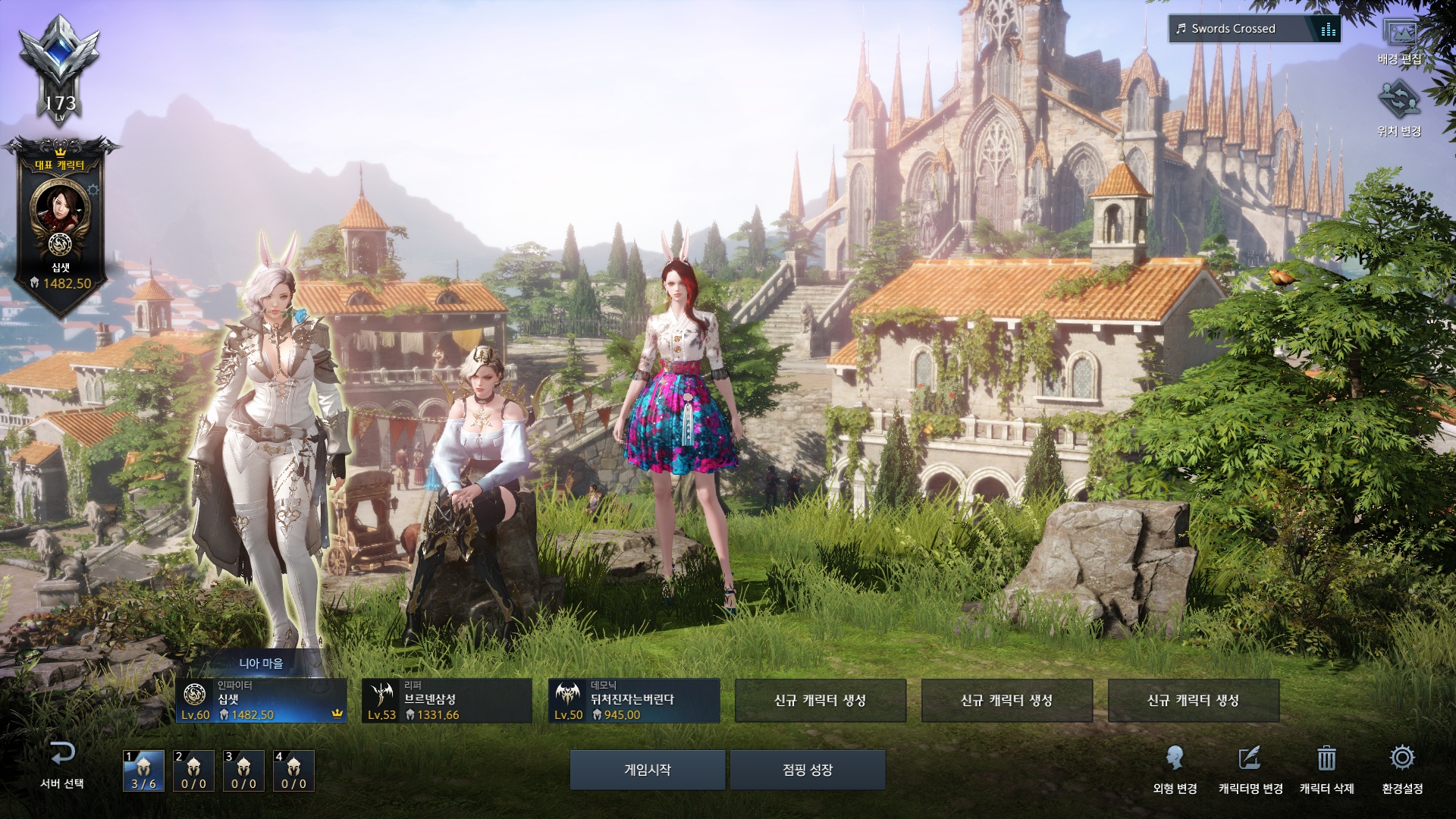Pick the 뒤처진자는버린다 Lv.50 character slot
This screenshot has height=819, width=1456.
point(634,701)
